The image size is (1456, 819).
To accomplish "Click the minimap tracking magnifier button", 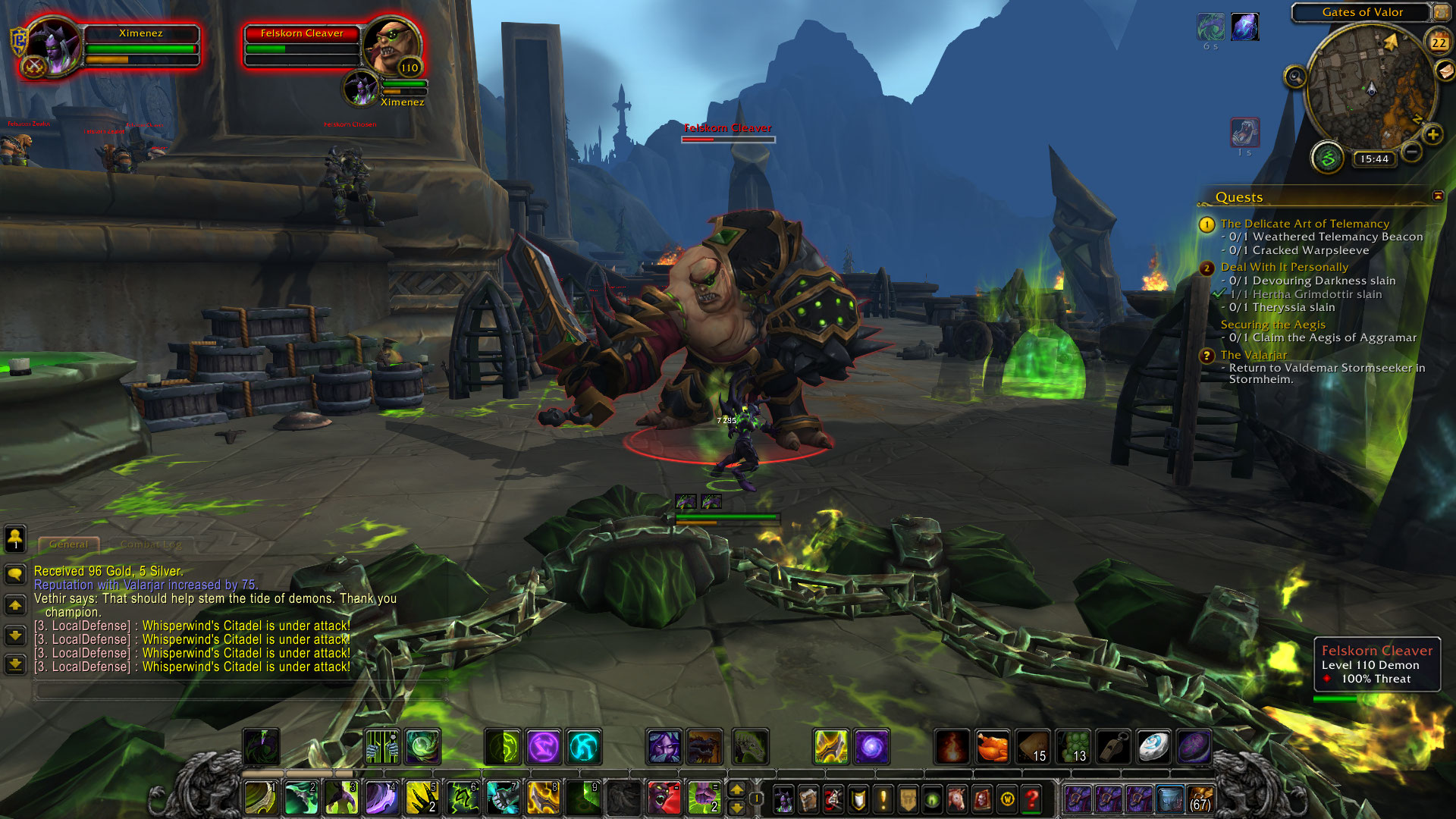I will tap(1295, 77).
